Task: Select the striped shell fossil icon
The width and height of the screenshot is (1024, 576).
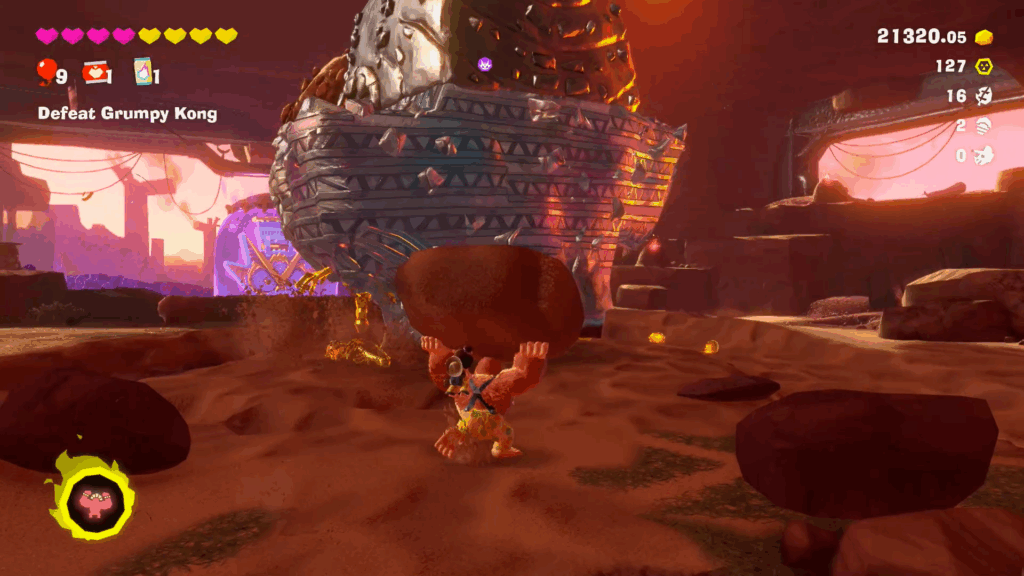Action: [984, 126]
